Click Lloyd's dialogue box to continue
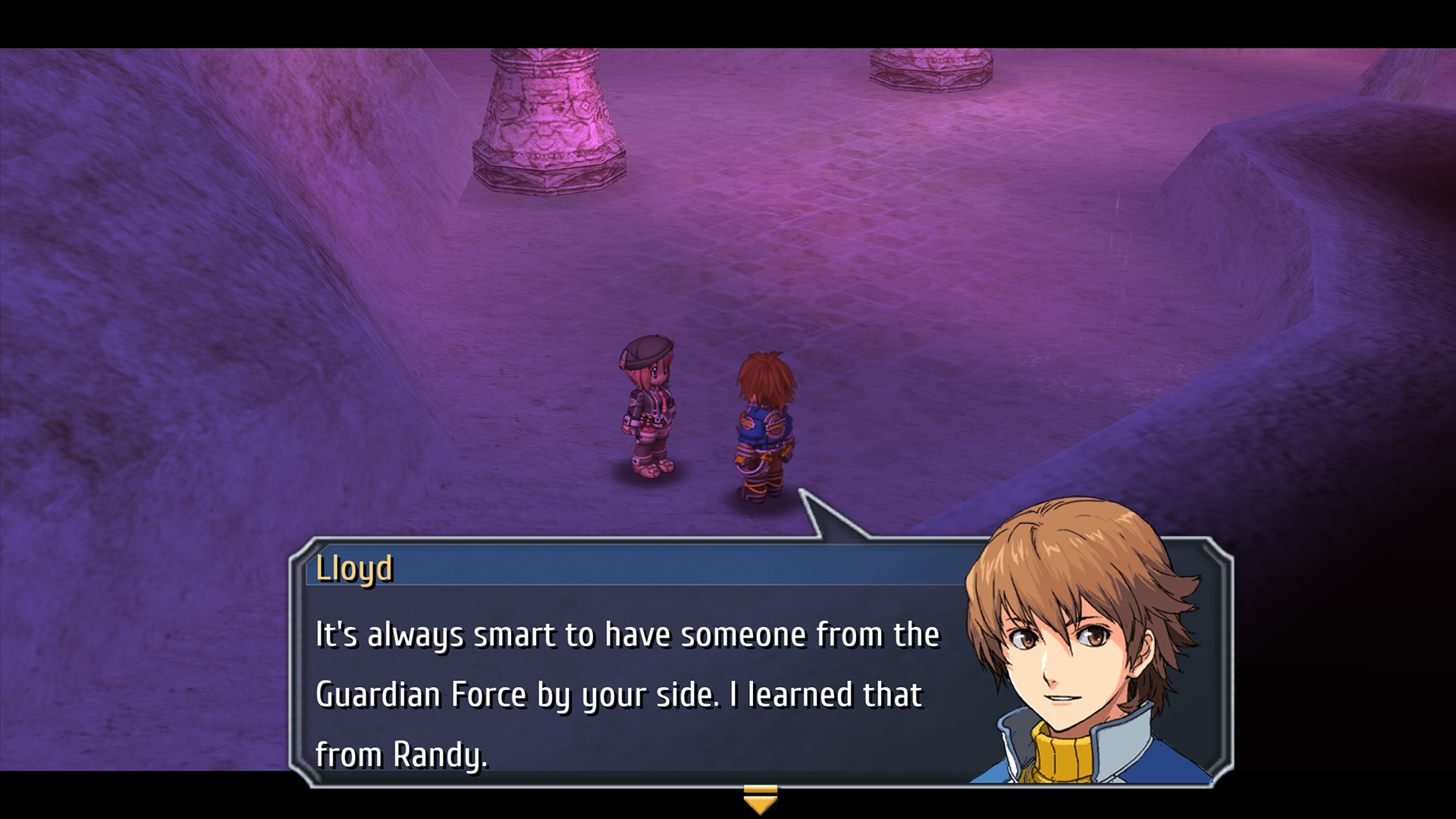The width and height of the screenshot is (1456, 819). click(629, 682)
